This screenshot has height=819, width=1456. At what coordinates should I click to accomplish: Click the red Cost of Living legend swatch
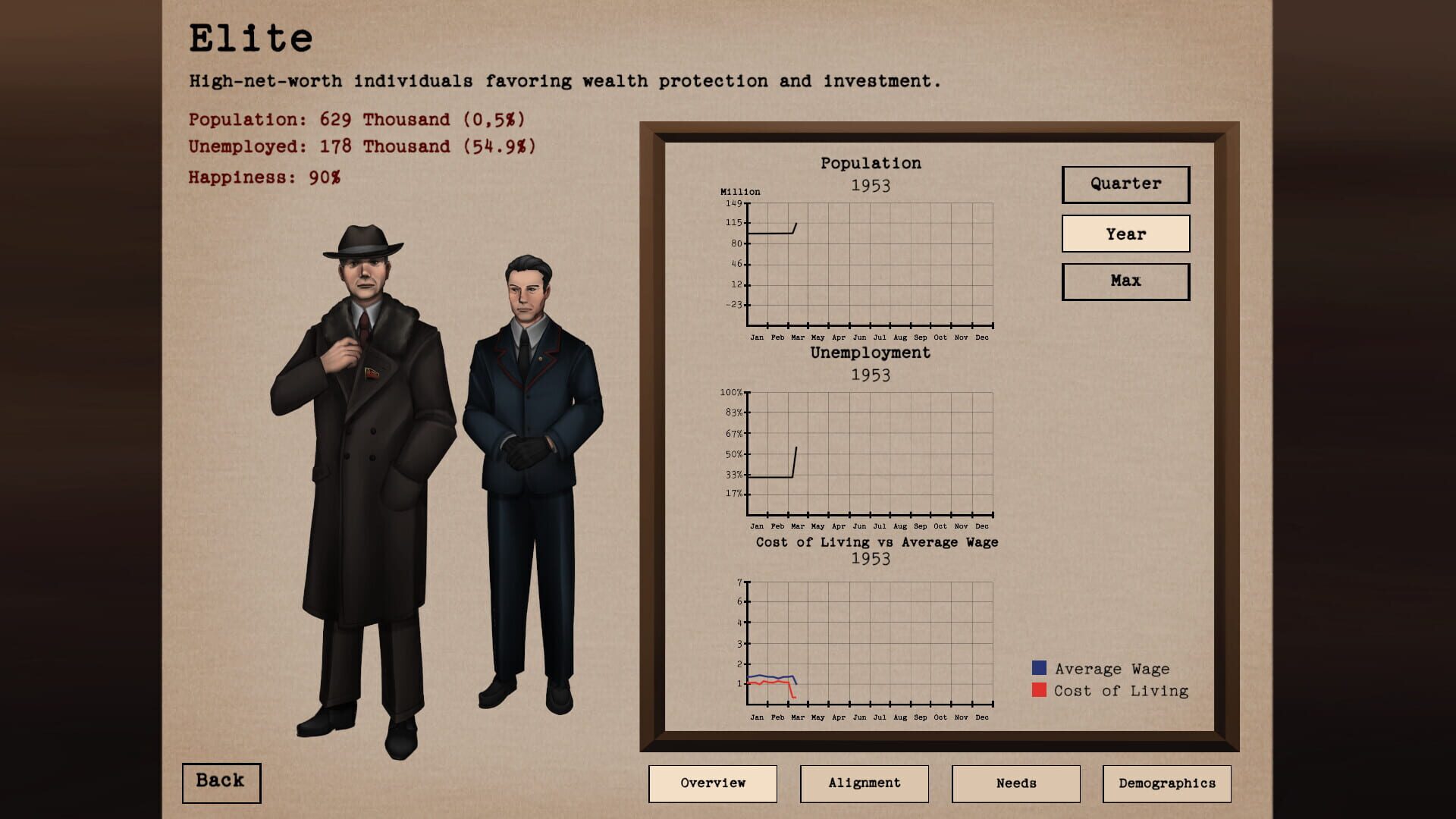tap(1037, 691)
